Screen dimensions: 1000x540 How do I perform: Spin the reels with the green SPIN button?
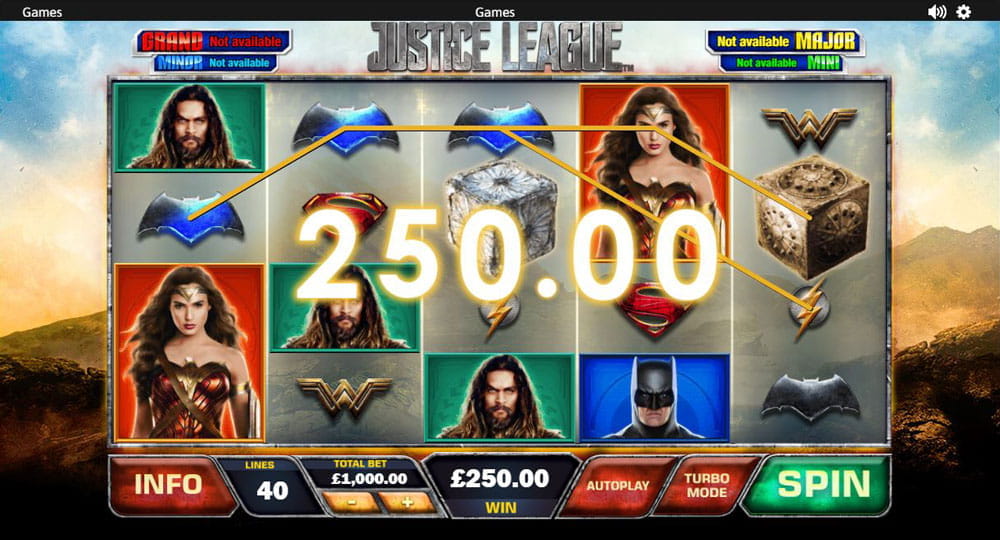point(824,485)
